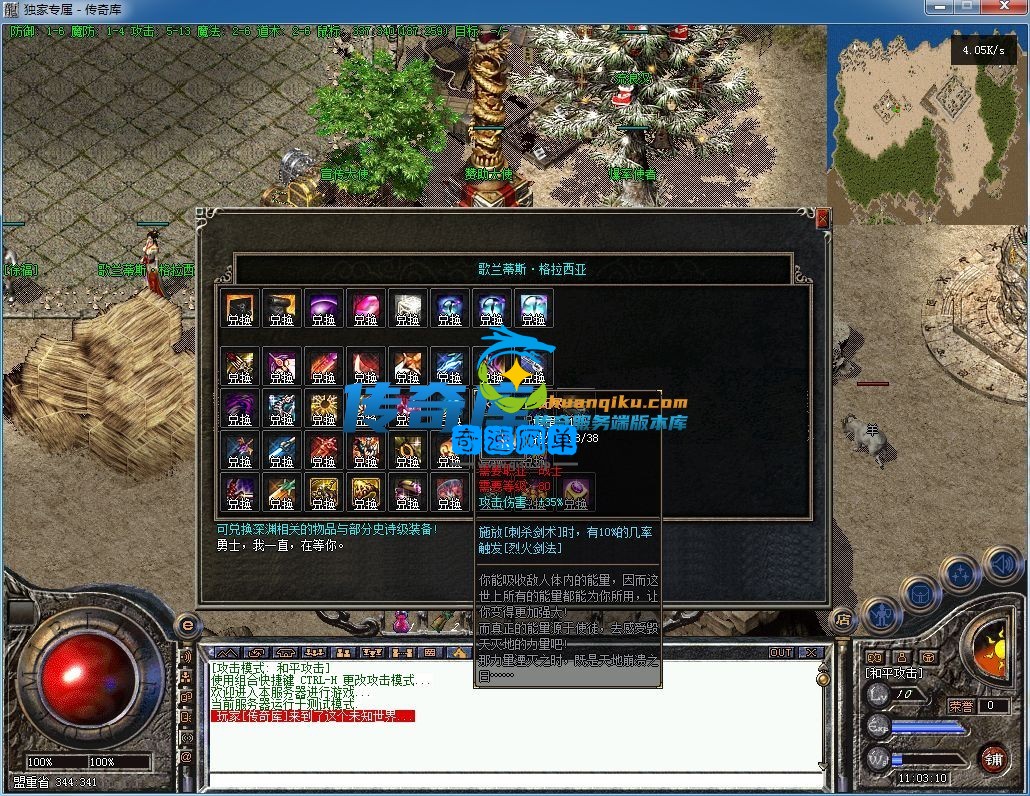This screenshot has width=1030, height=796.
Task: Click the round 'e' button beside the chat
Action: pyautogui.click(x=187, y=625)
